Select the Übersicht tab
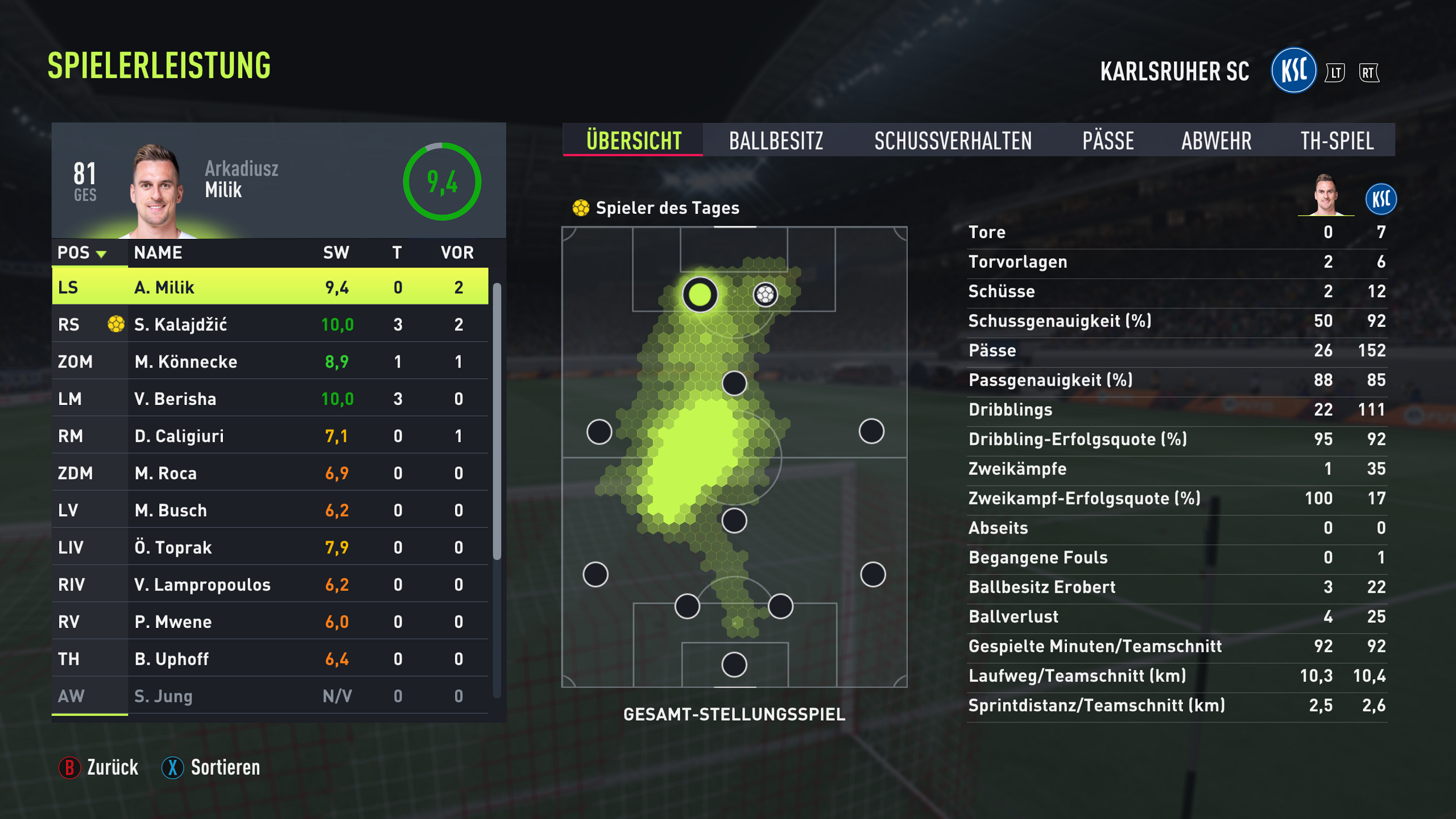 pos(634,140)
